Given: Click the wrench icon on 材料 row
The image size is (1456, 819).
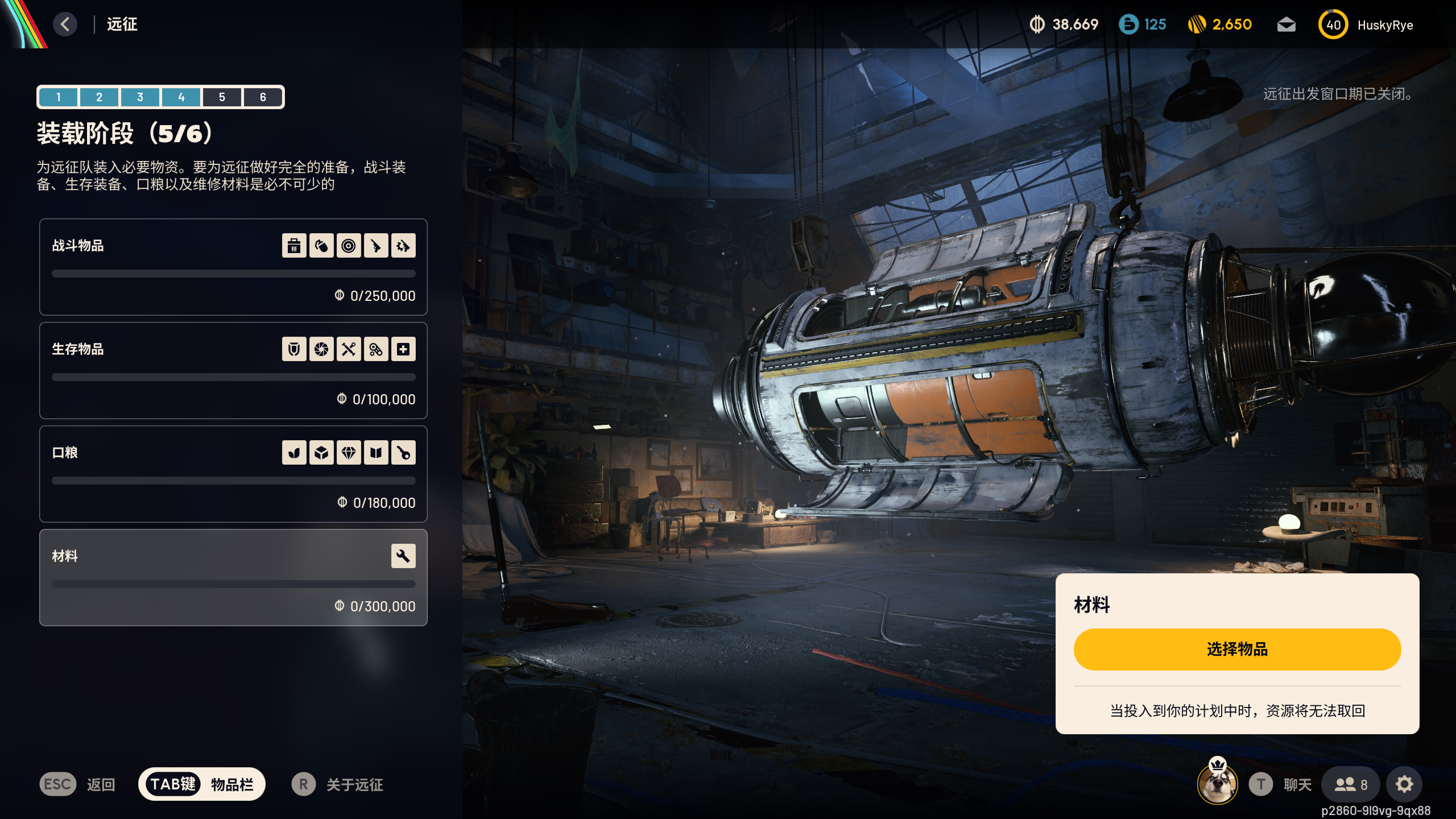Looking at the screenshot, I should tap(403, 556).
